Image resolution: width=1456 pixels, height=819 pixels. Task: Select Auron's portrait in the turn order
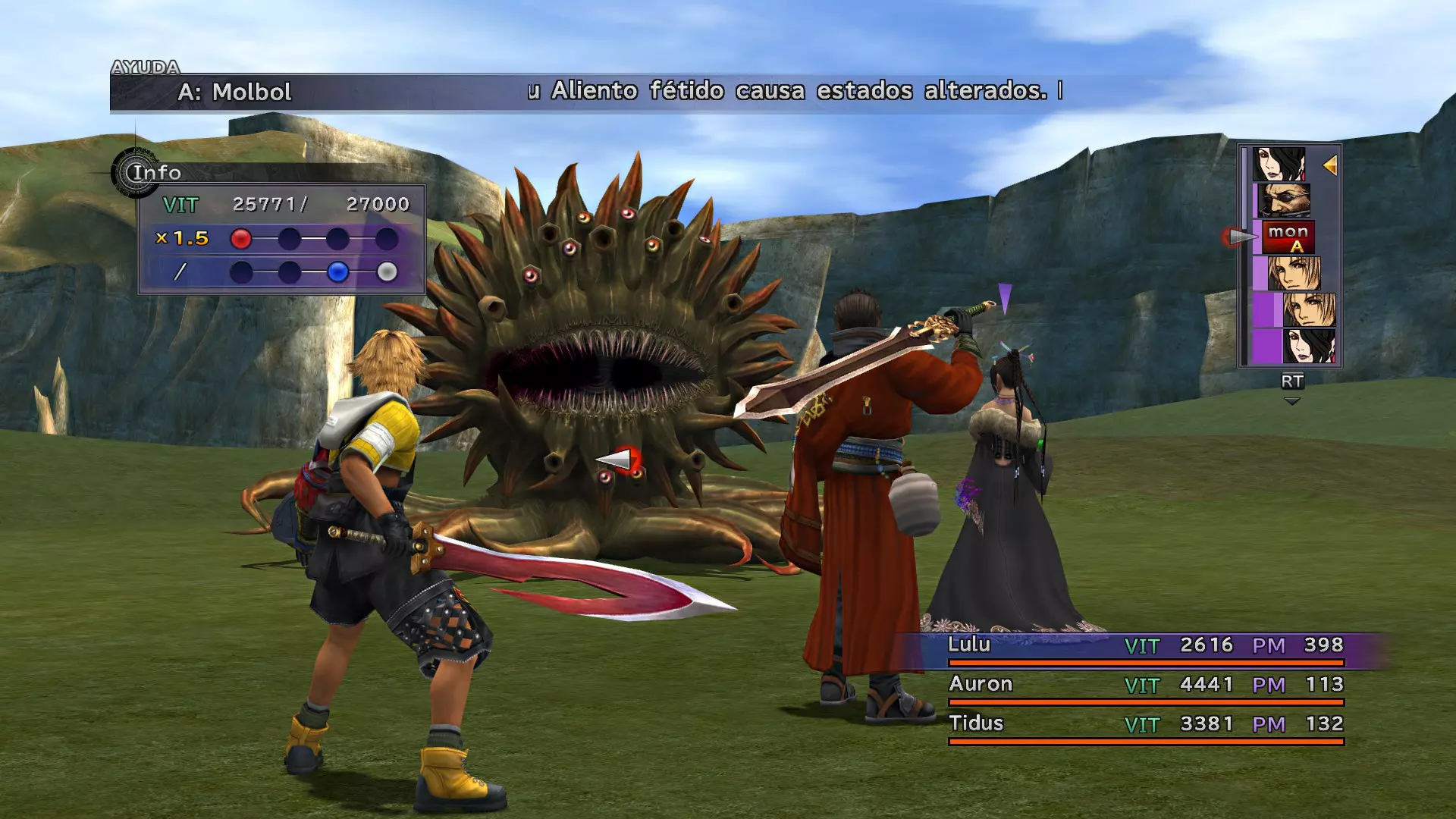1283,201
